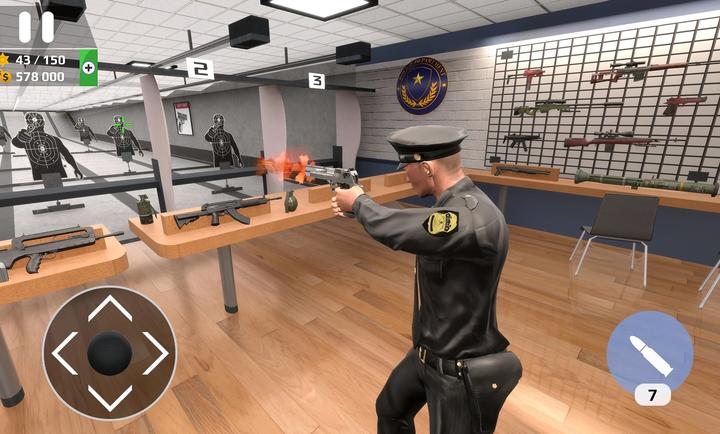The width and height of the screenshot is (720, 434).
Task: Tap the green plus to add cash
Action: pos(88,68)
